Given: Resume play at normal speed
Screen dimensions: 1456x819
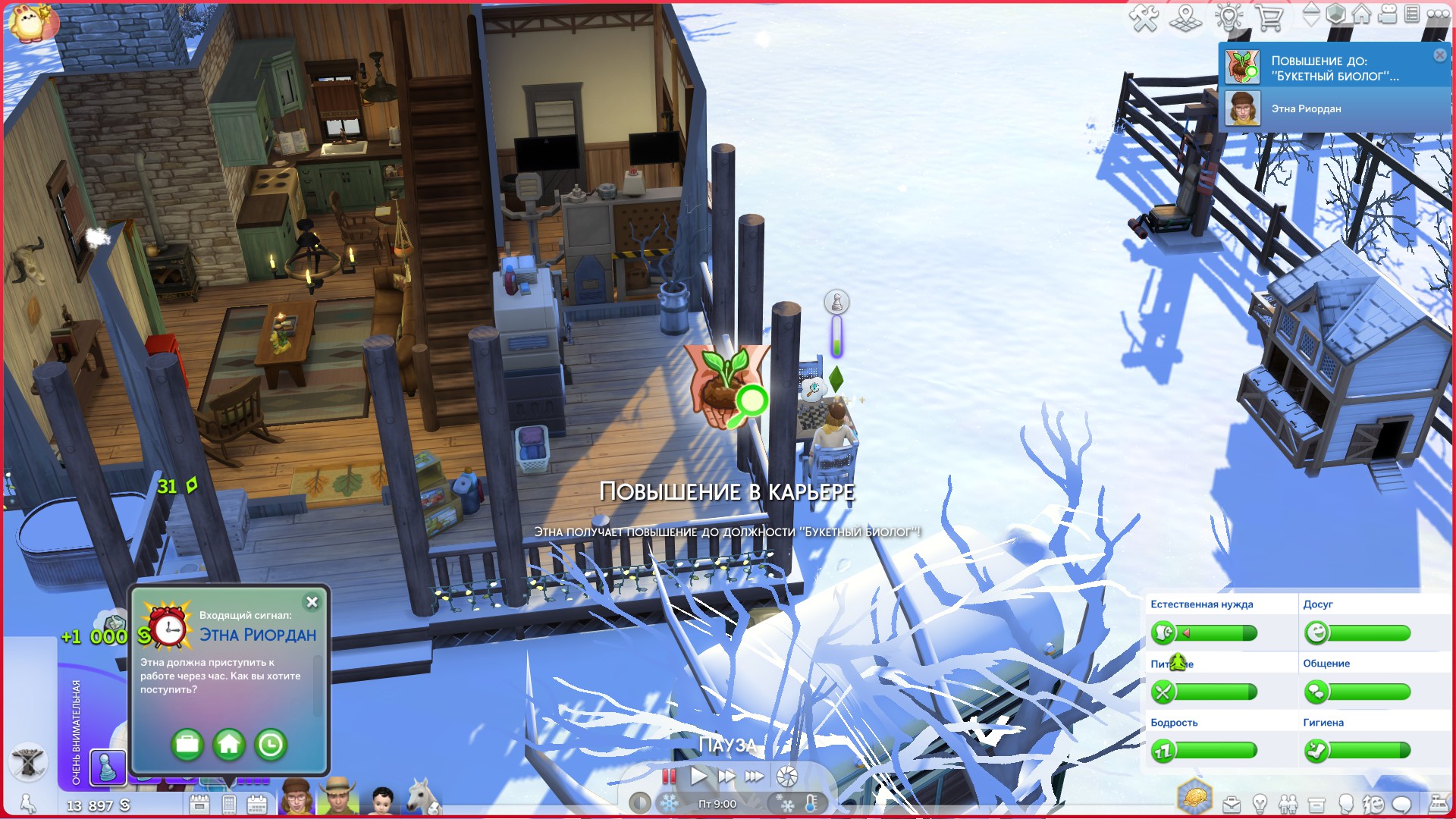Looking at the screenshot, I should [698, 776].
